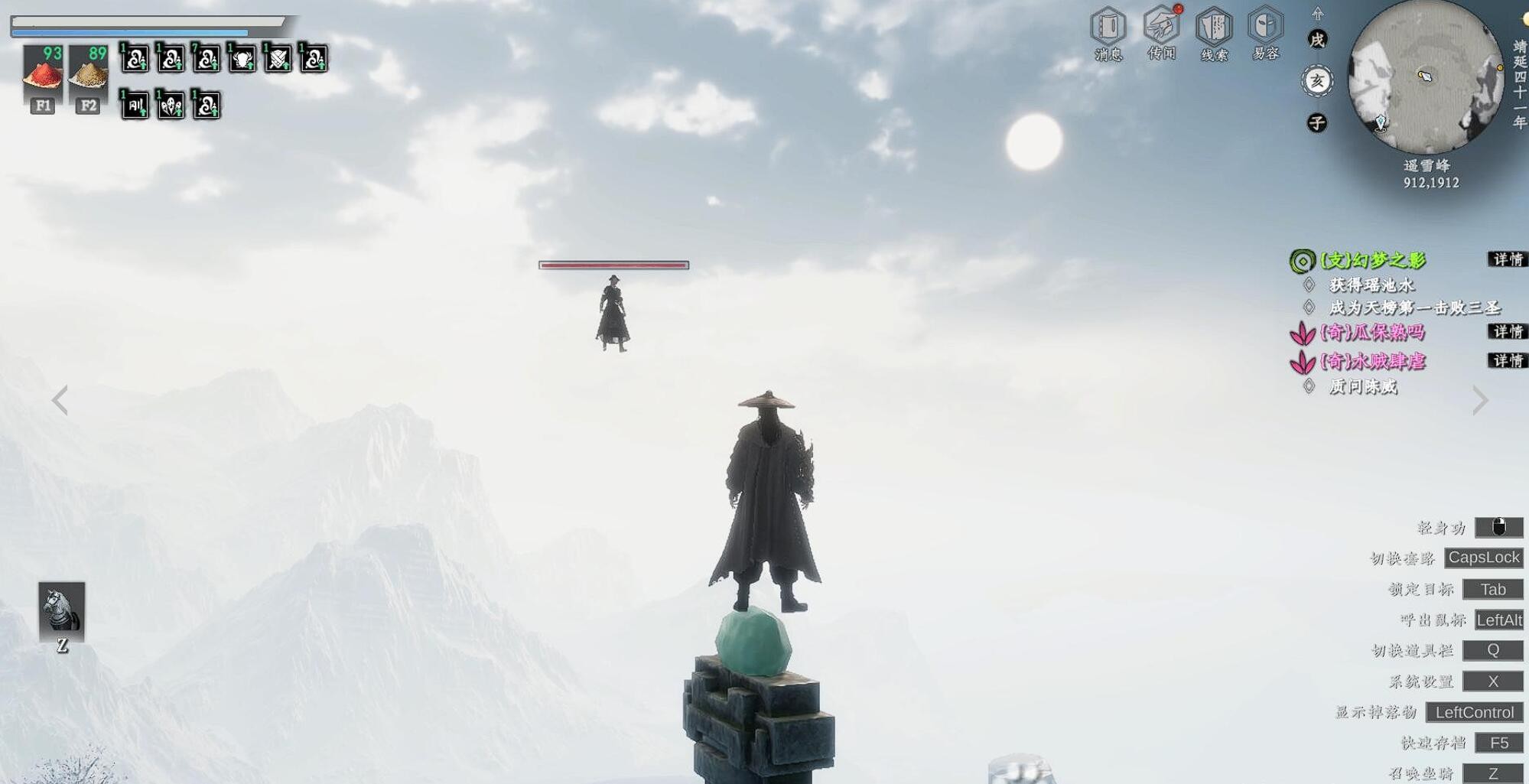Click the current time marker 亥
Image resolution: width=1529 pixels, height=784 pixels.
pos(1317,80)
